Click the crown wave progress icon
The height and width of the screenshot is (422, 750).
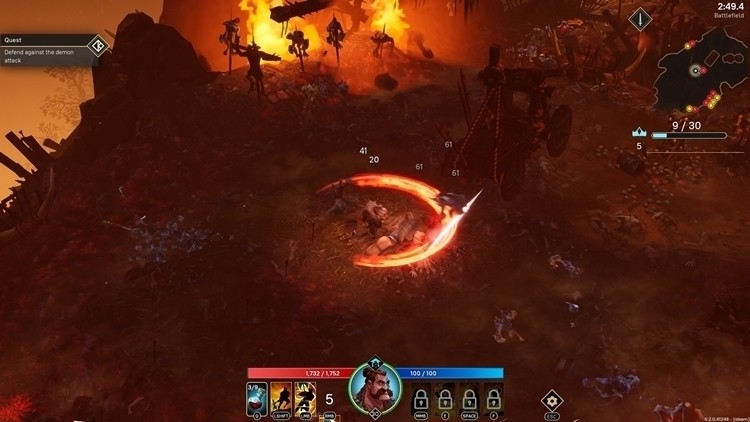638,131
